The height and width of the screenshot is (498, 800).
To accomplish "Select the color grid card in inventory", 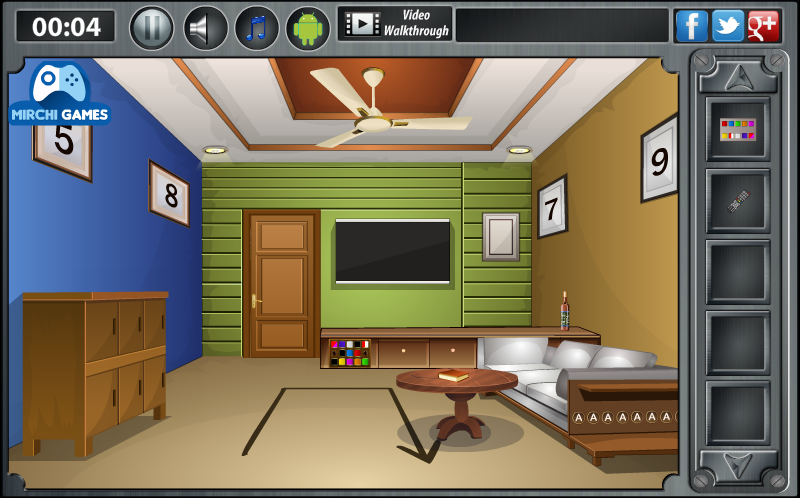I will (738, 129).
